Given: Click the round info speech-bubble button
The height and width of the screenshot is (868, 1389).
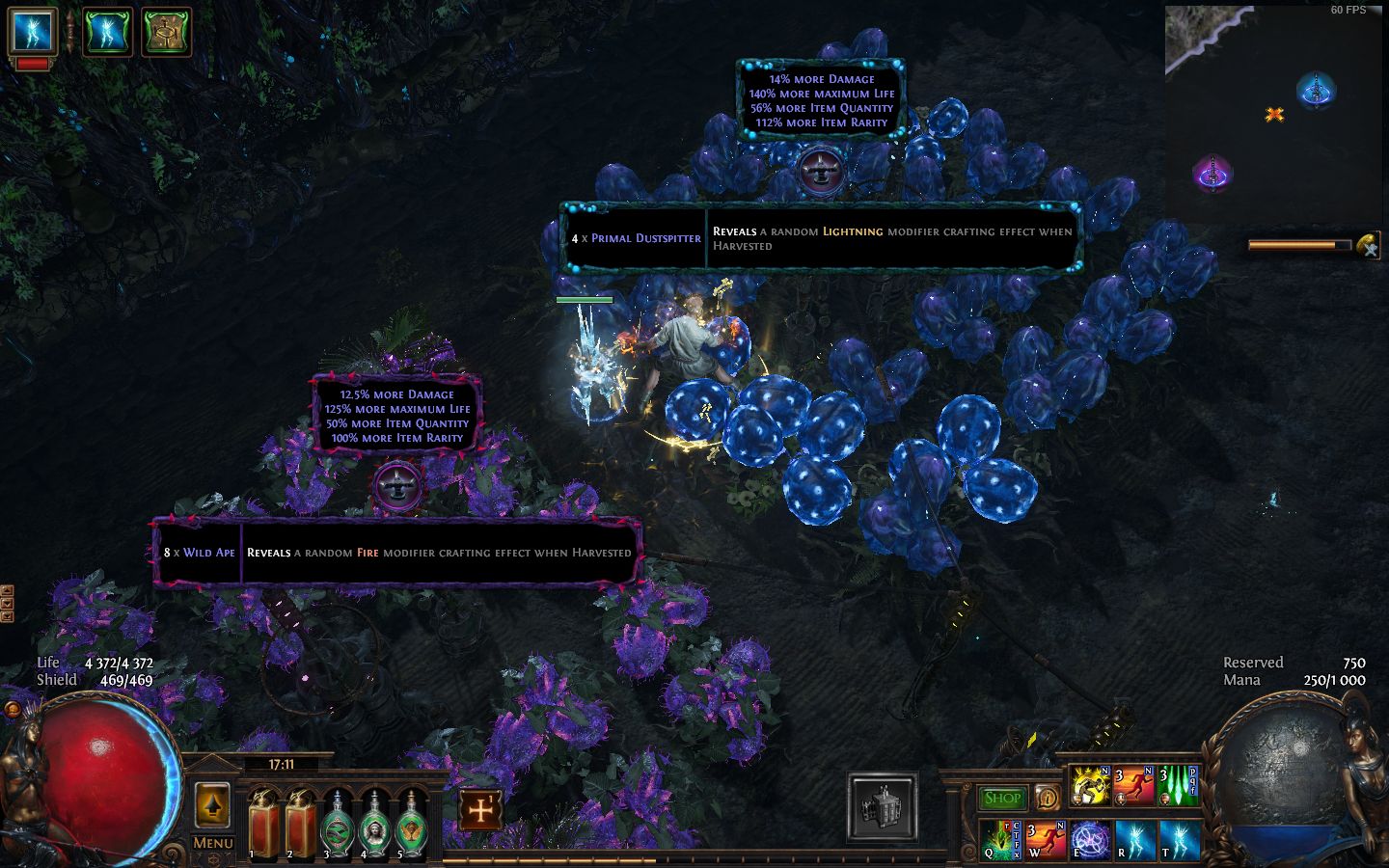Looking at the screenshot, I should pyautogui.click(x=1048, y=798).
